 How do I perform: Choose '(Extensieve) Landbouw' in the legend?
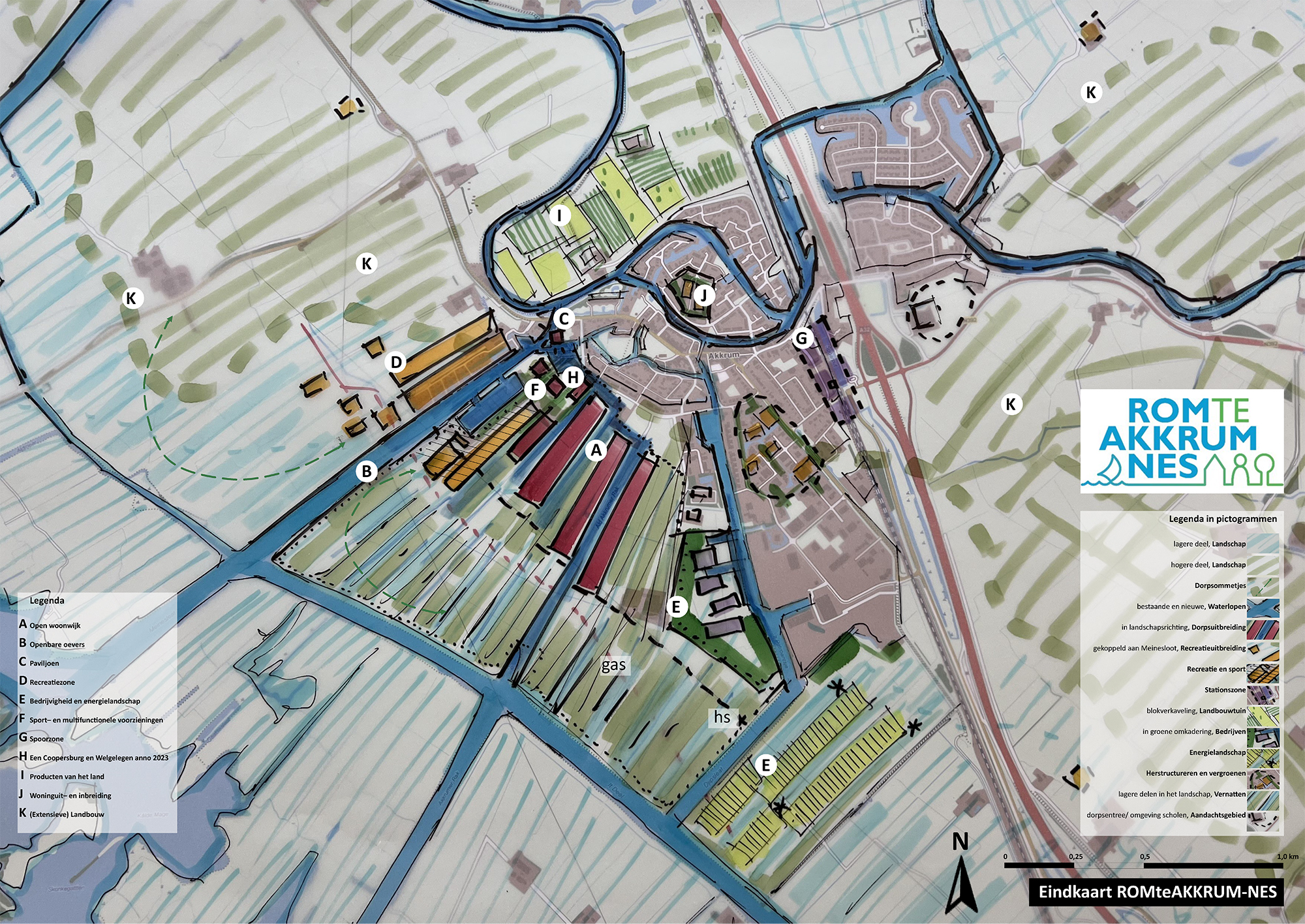pyautogui.click(x=67, y=814)
